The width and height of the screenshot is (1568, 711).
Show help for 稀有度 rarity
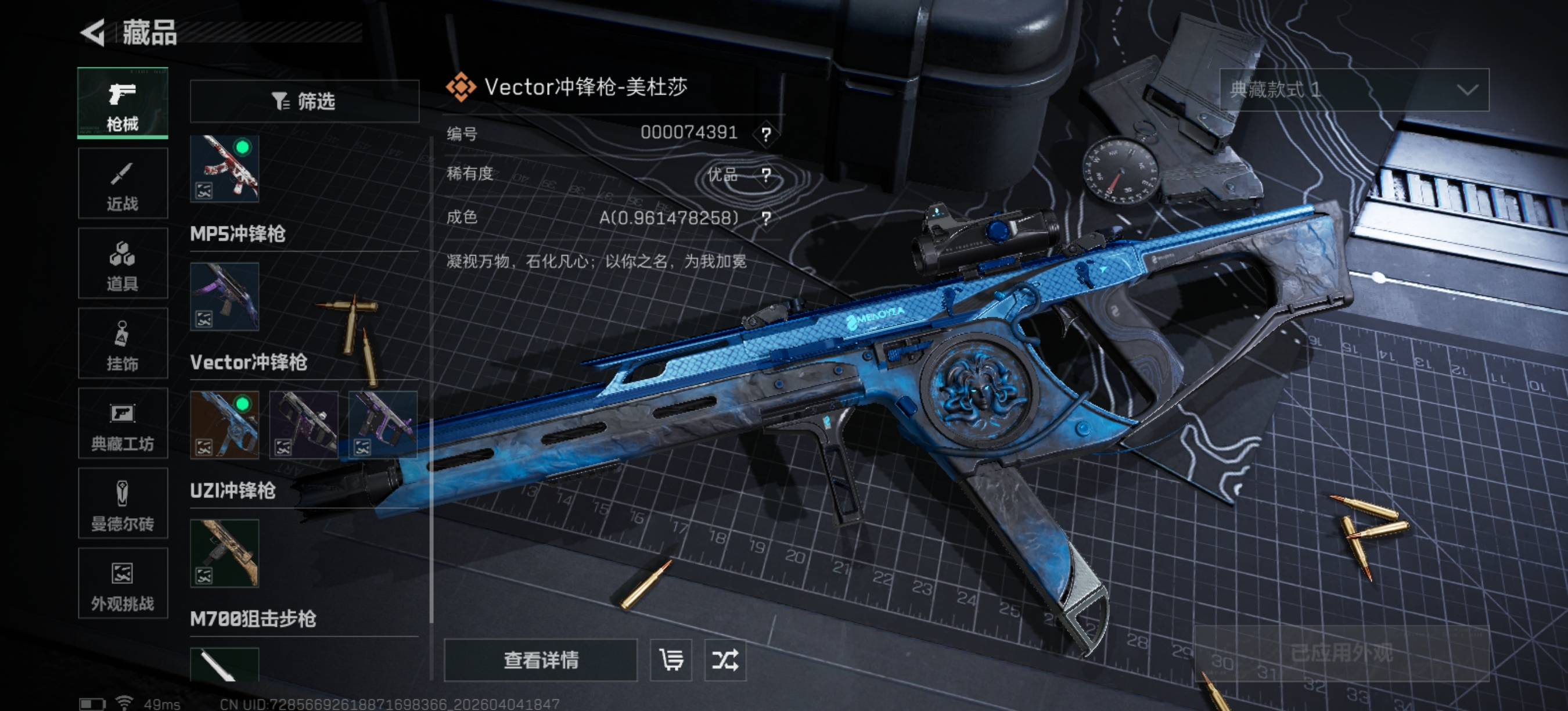(766, 175)
